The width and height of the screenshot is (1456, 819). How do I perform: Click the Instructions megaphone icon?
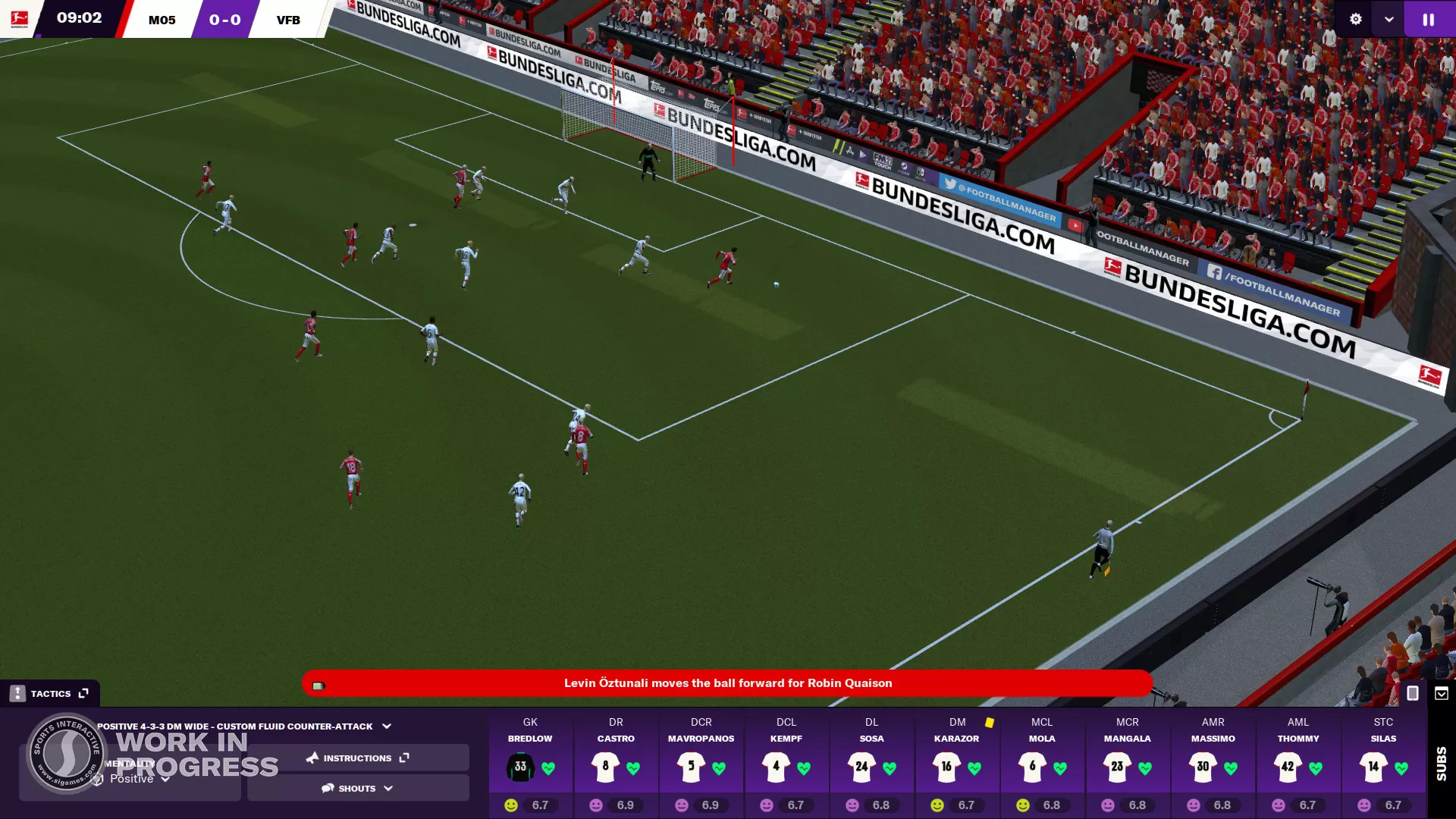click(x=312, y=758)
